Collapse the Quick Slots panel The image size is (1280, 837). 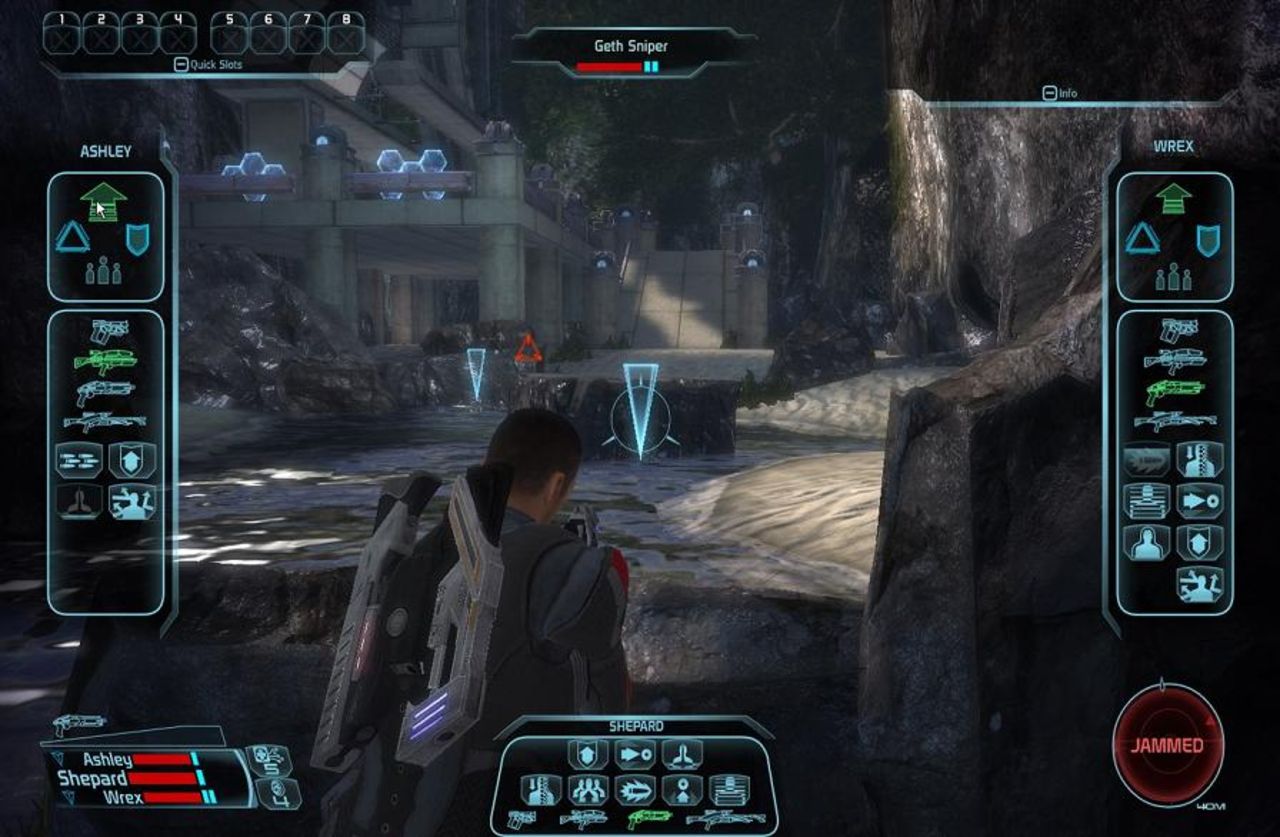click(x=181, y=62)
